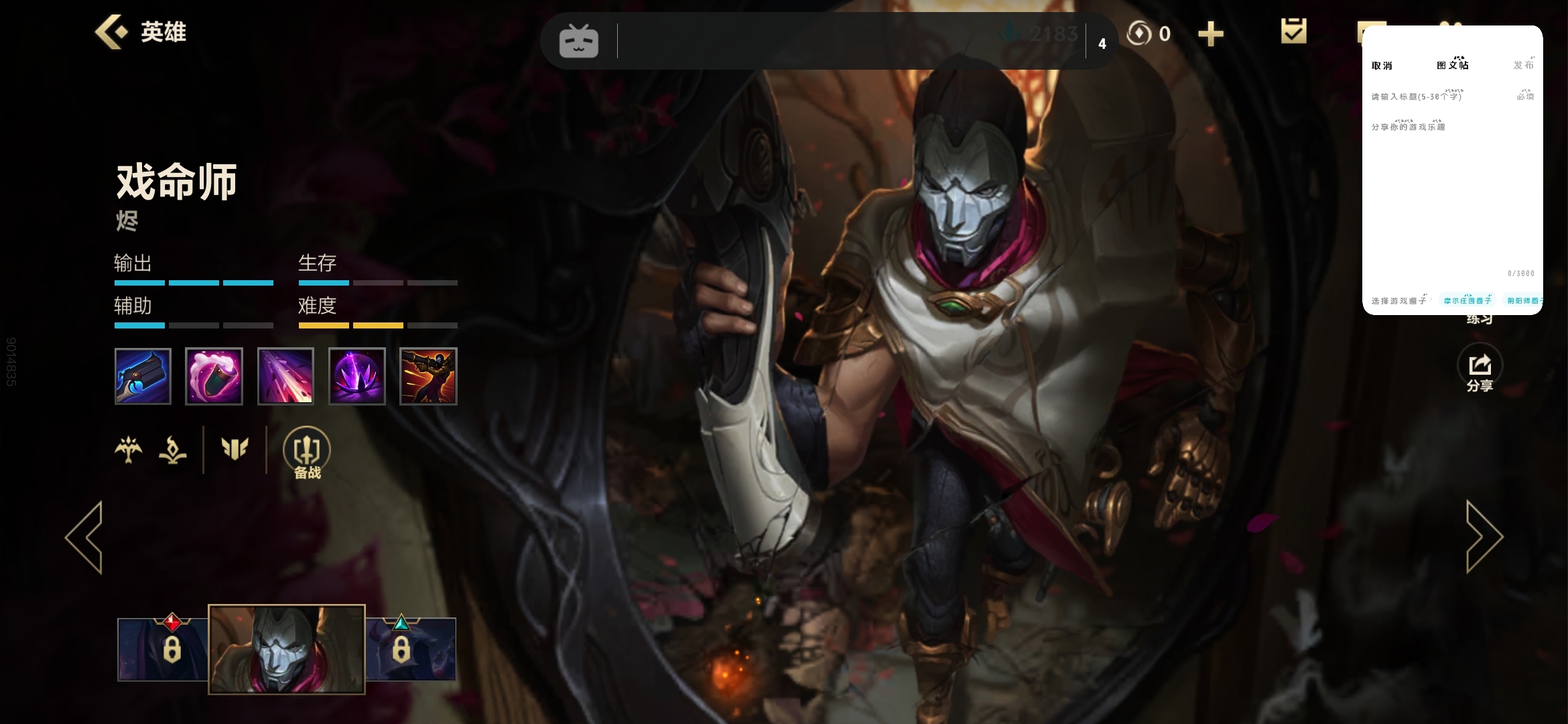This screenshot has width=1568, height=724.
Task: Select the default Jhin skin thumbnail
Action: 287,649
